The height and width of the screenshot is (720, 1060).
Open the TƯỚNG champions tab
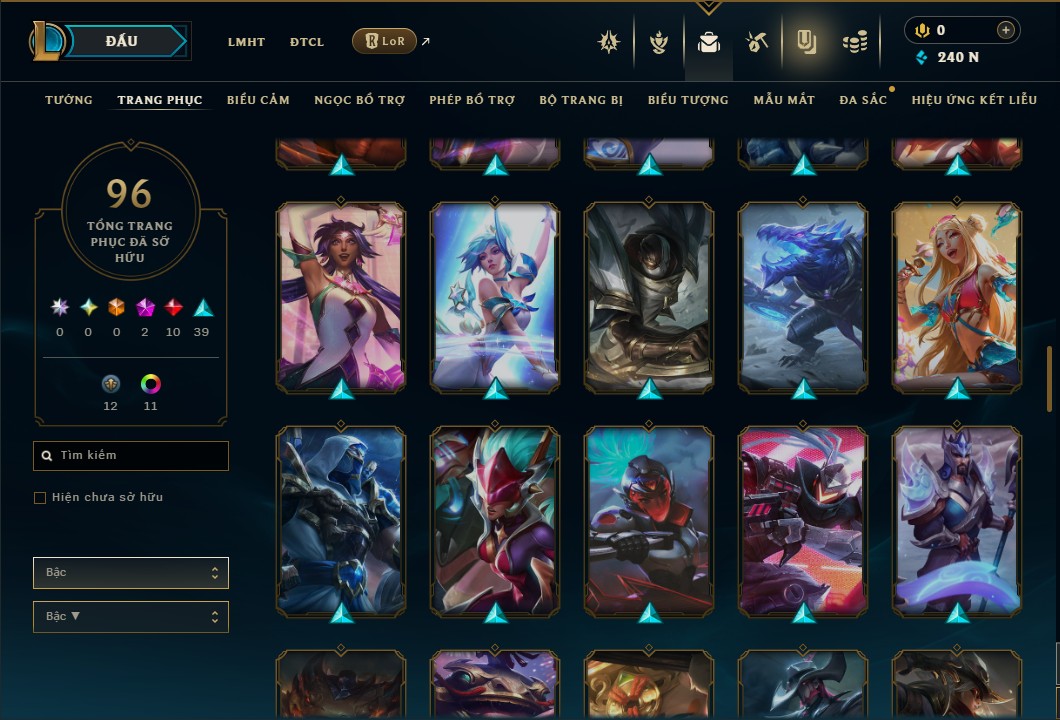69,100
